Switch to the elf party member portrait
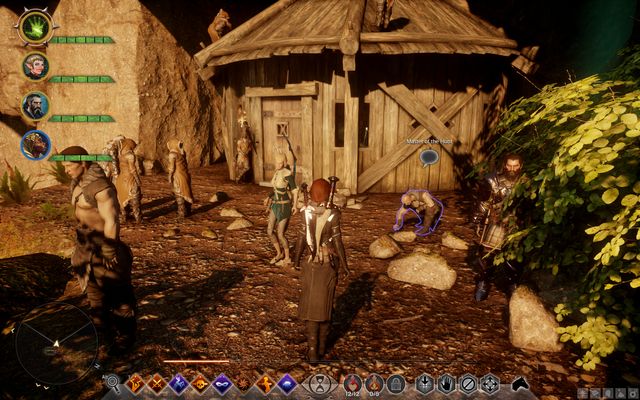The height and width of the screenshot is (400, 640). click(35, 66)
